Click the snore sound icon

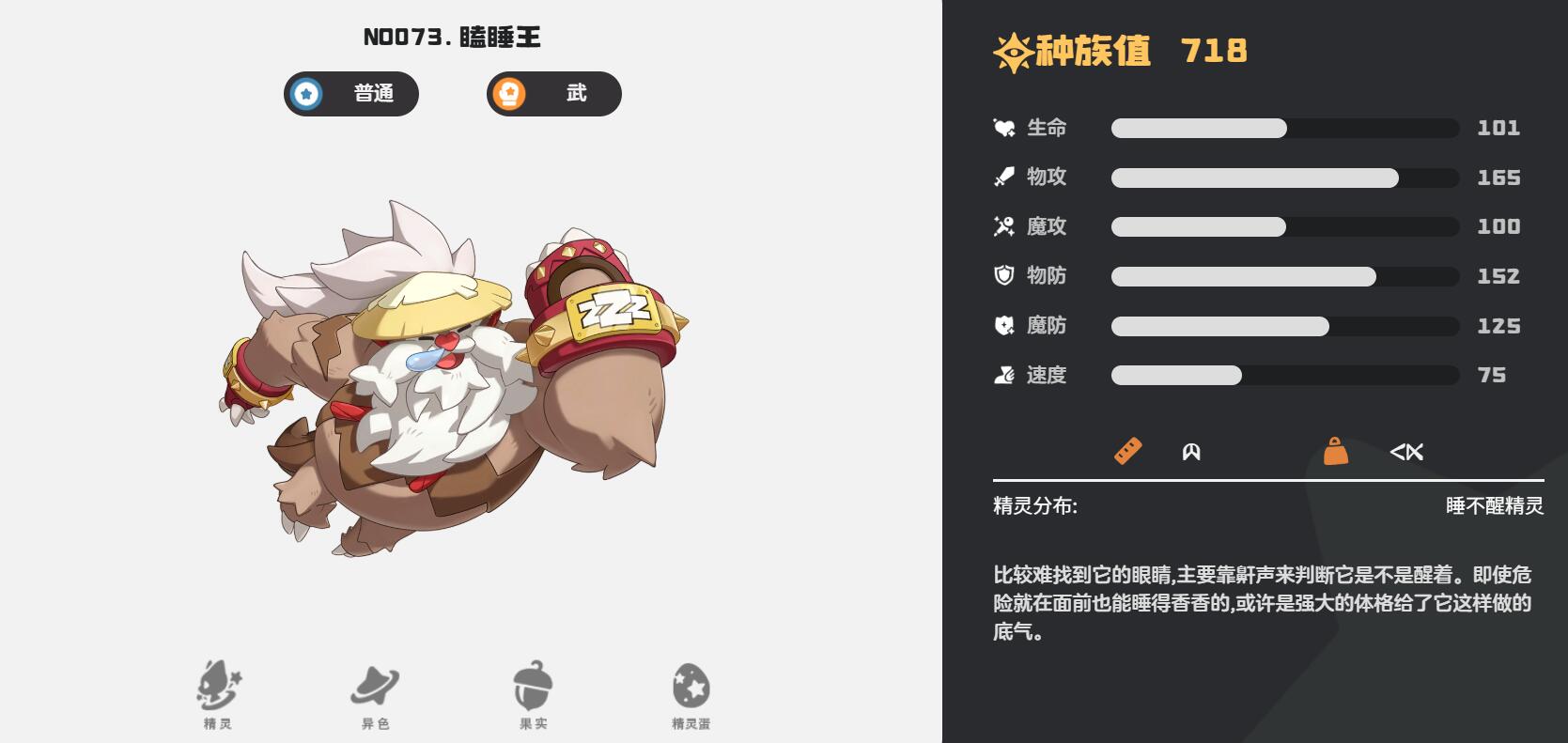pyautogui.click(x=1408, y=452)
